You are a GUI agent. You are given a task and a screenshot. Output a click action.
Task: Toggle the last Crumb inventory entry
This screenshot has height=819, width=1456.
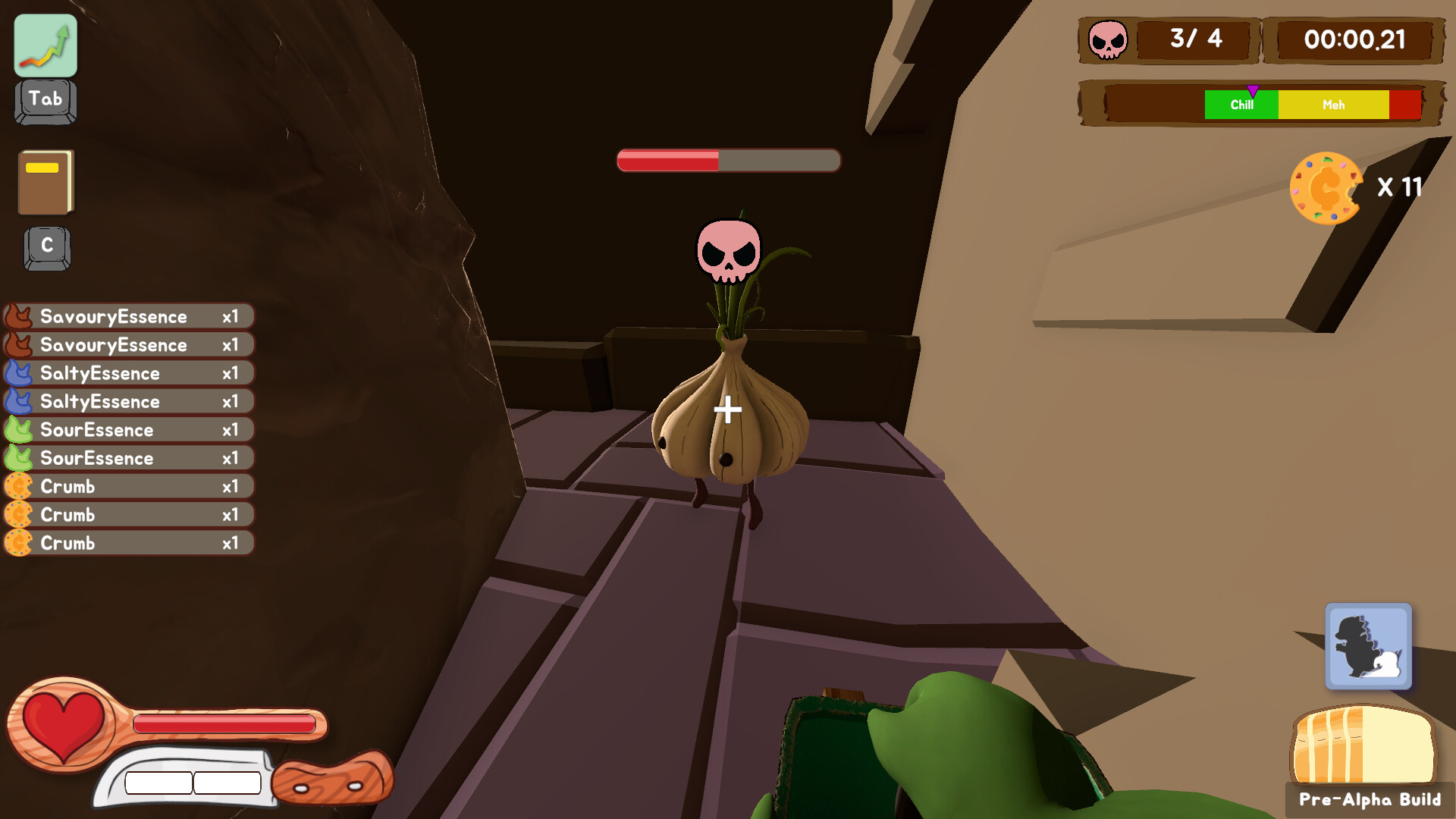coord(129,543)
